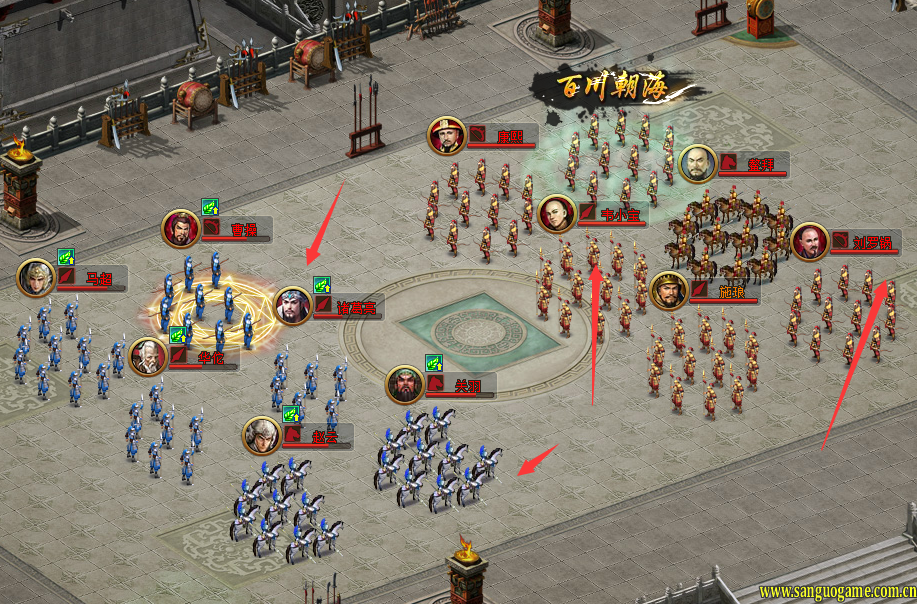Select the enemy general Kangxi (康熙) portrait
Screen dimensions: 917x604
(x=447, y=135)
